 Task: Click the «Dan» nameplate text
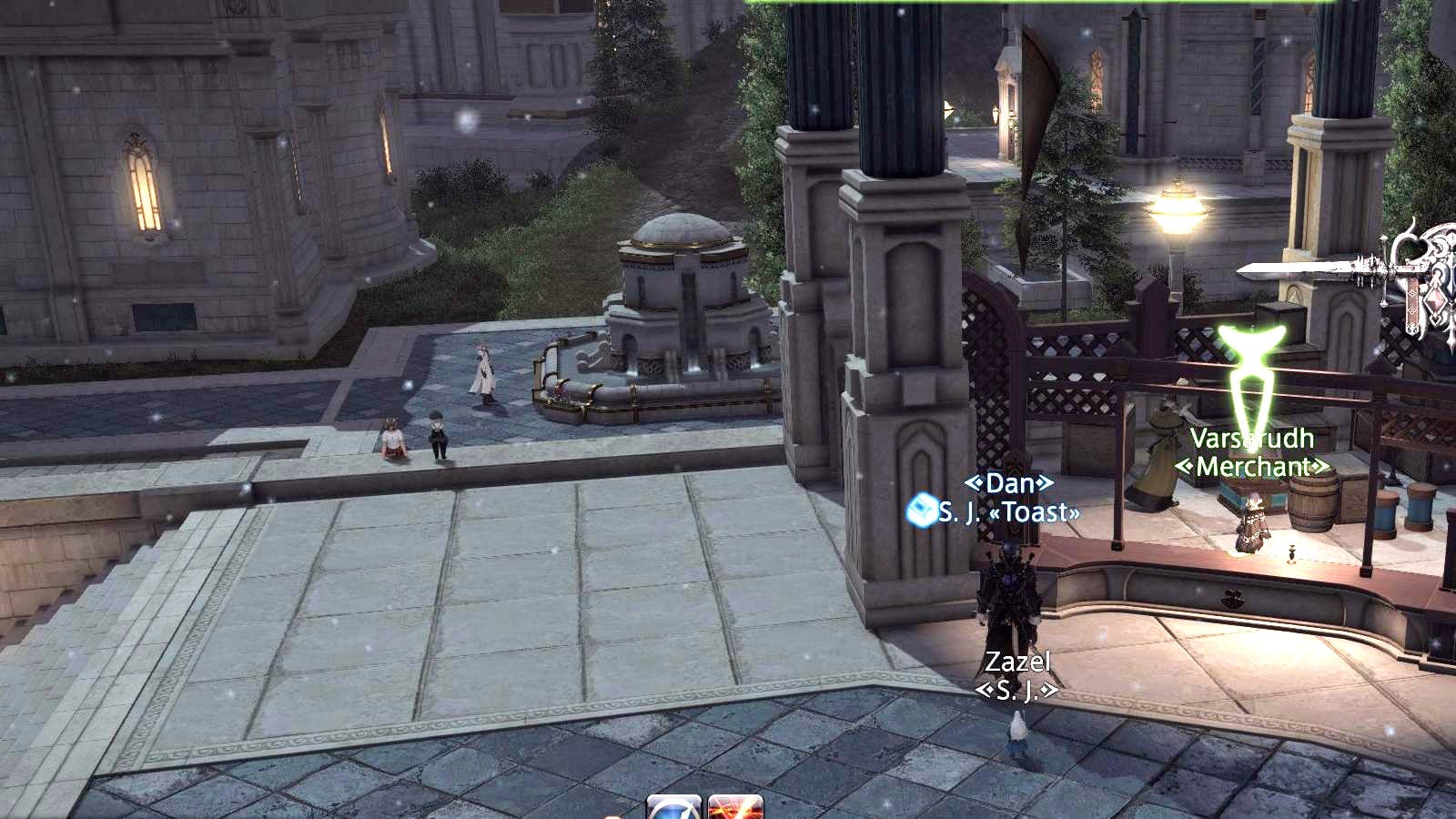[x=1010, y=485]
